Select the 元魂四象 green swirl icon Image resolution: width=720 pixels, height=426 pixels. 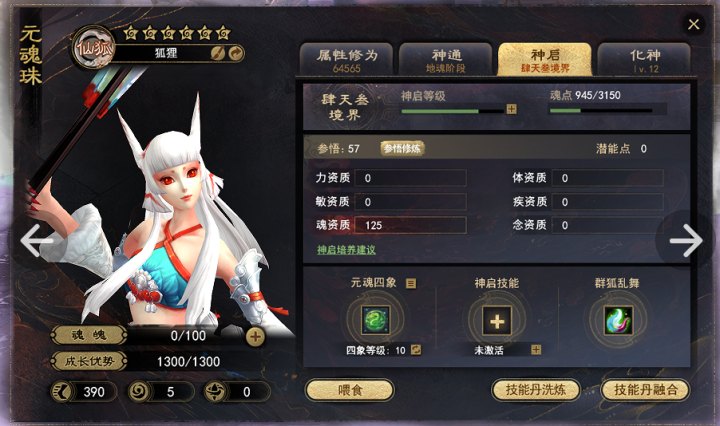376,320
